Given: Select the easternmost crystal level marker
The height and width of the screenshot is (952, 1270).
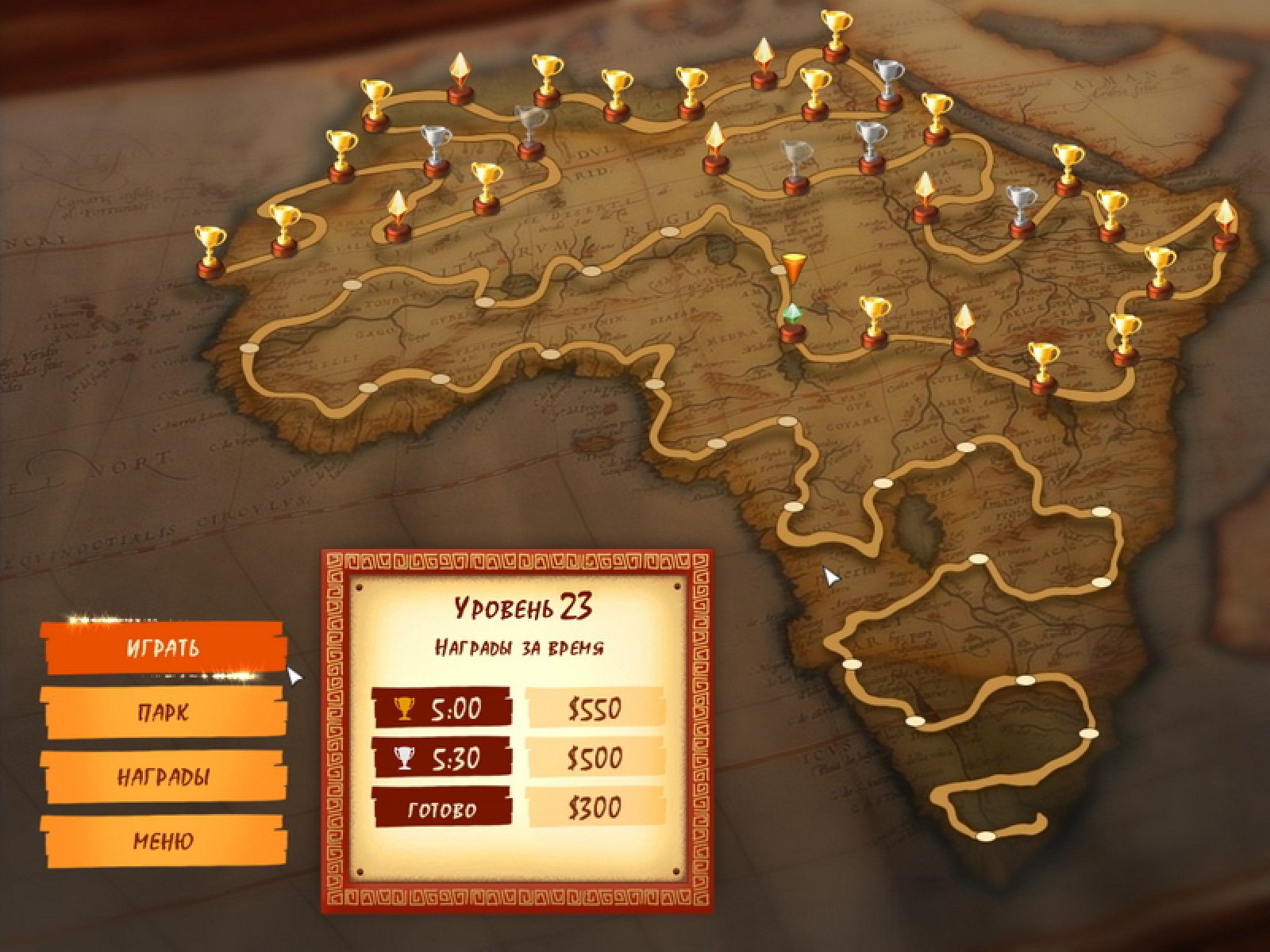Looking at the screenshot, I should pos(1226,225).
